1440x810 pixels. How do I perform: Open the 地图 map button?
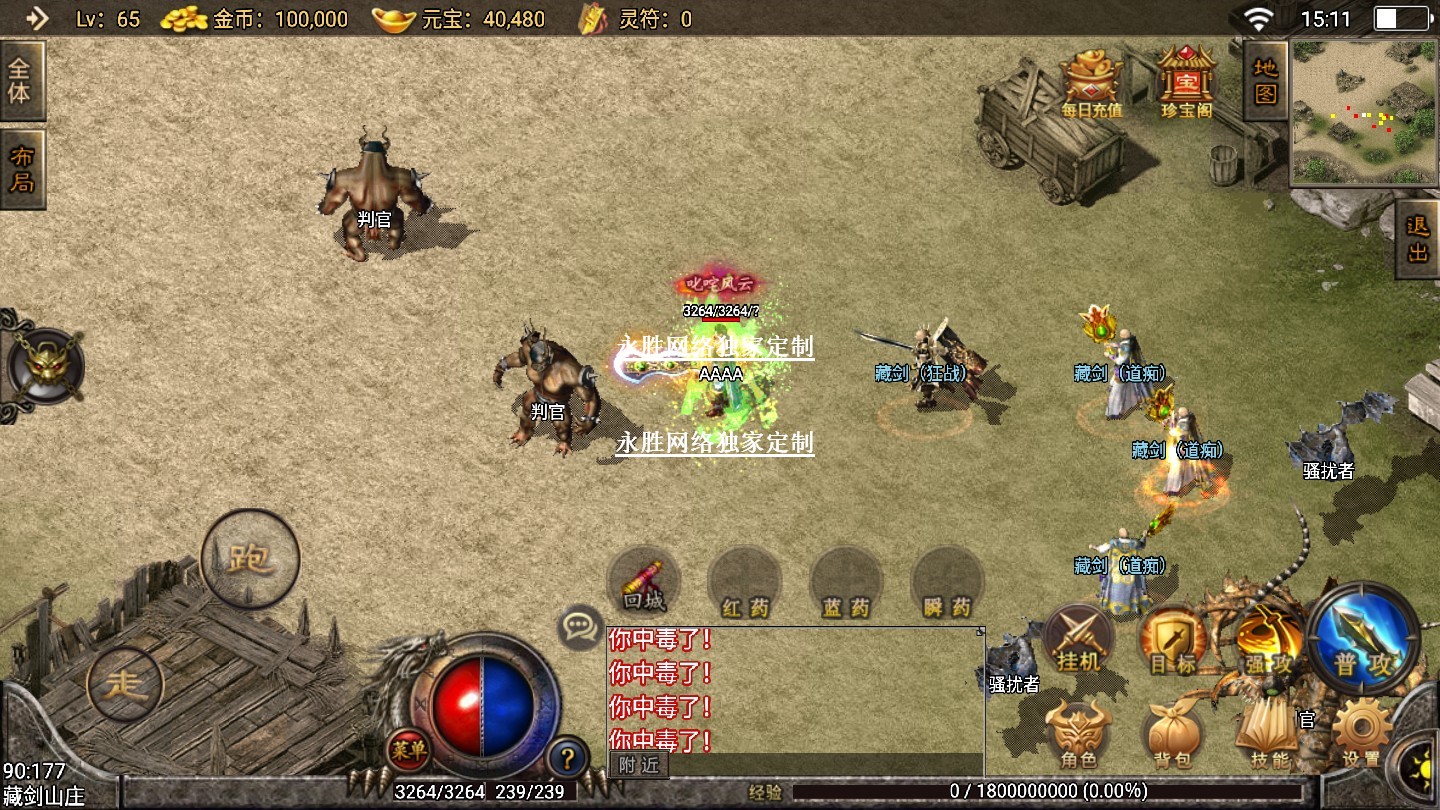(x=1265, y=81)
